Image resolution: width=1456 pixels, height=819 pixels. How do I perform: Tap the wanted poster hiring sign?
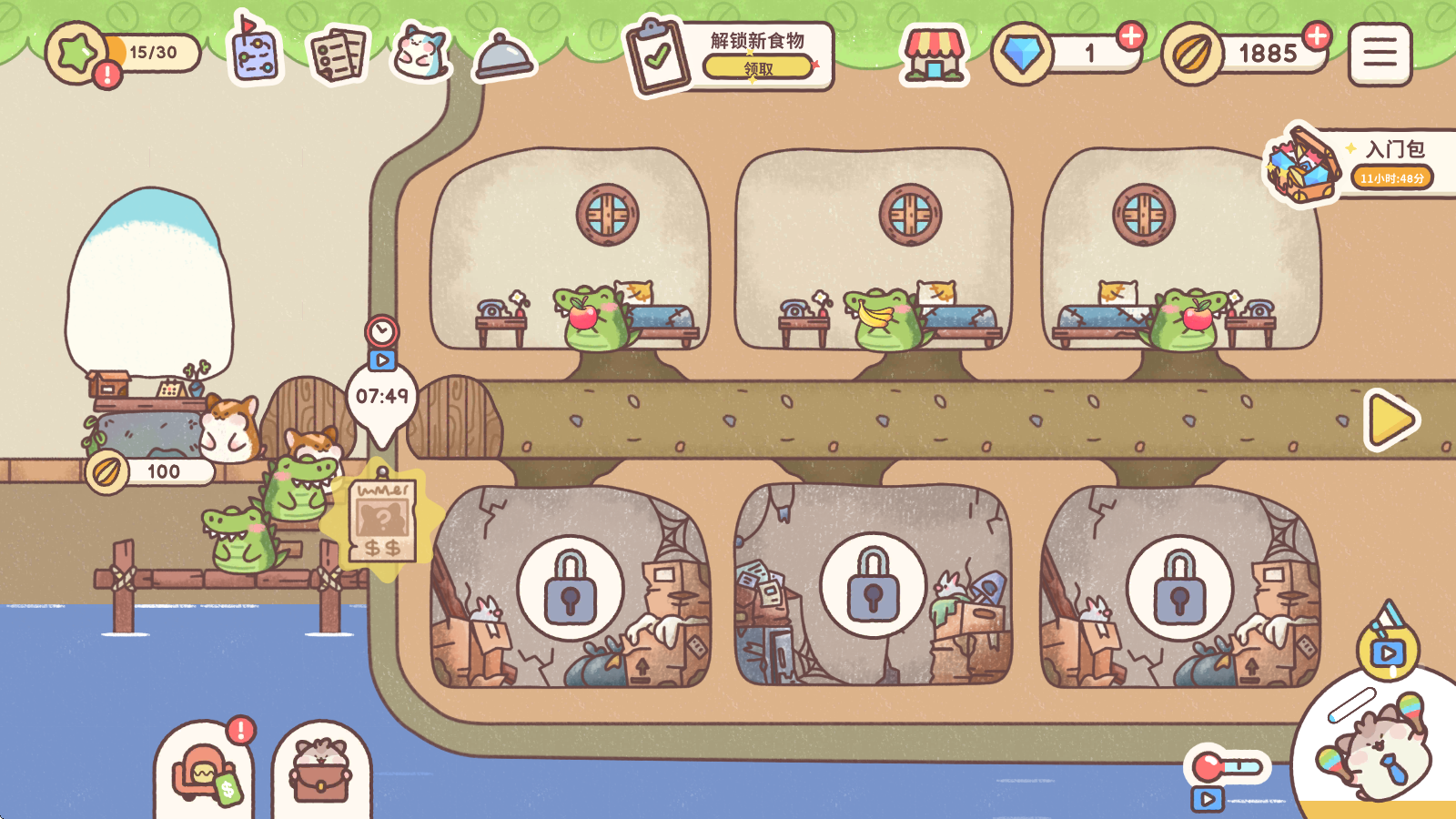383,521
